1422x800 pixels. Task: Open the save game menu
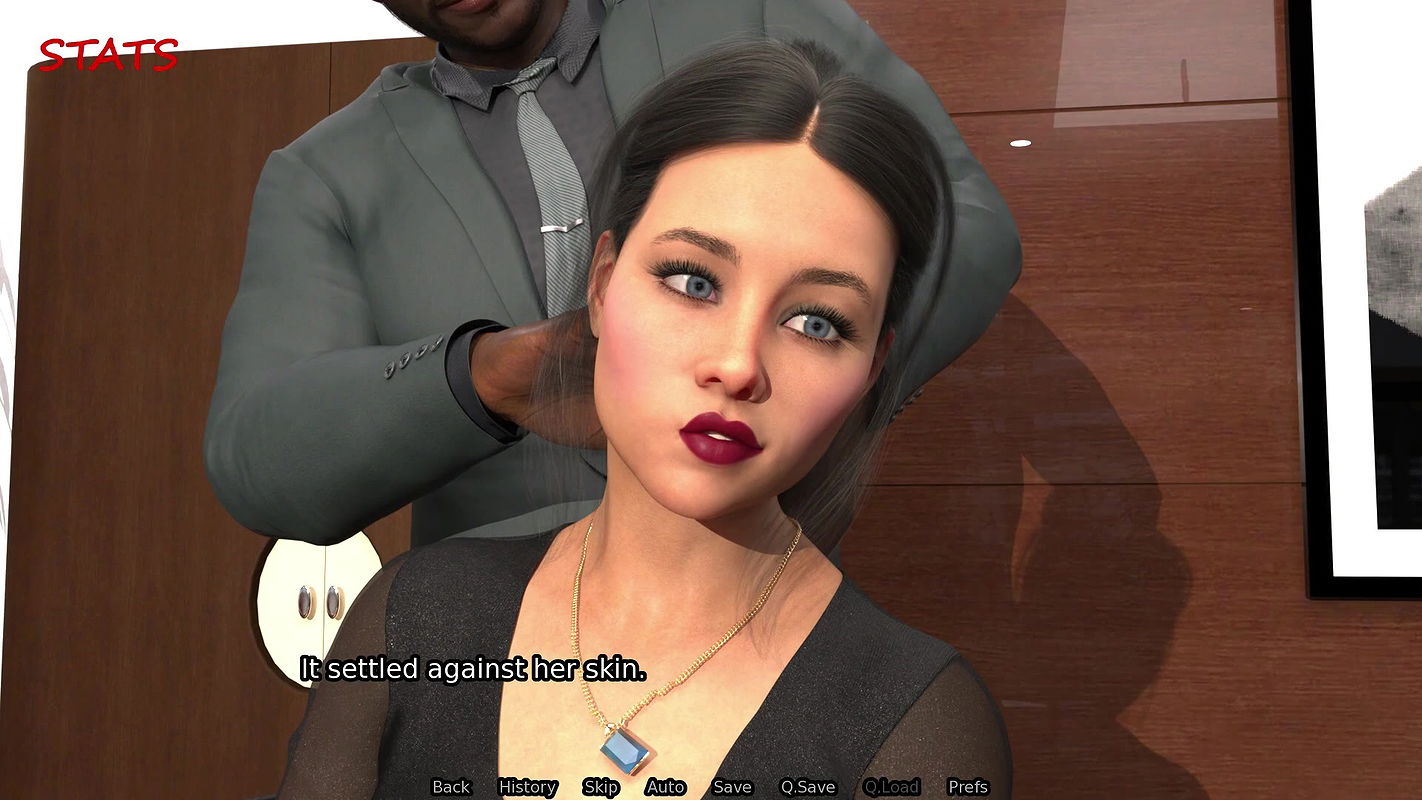pos(732,787)
